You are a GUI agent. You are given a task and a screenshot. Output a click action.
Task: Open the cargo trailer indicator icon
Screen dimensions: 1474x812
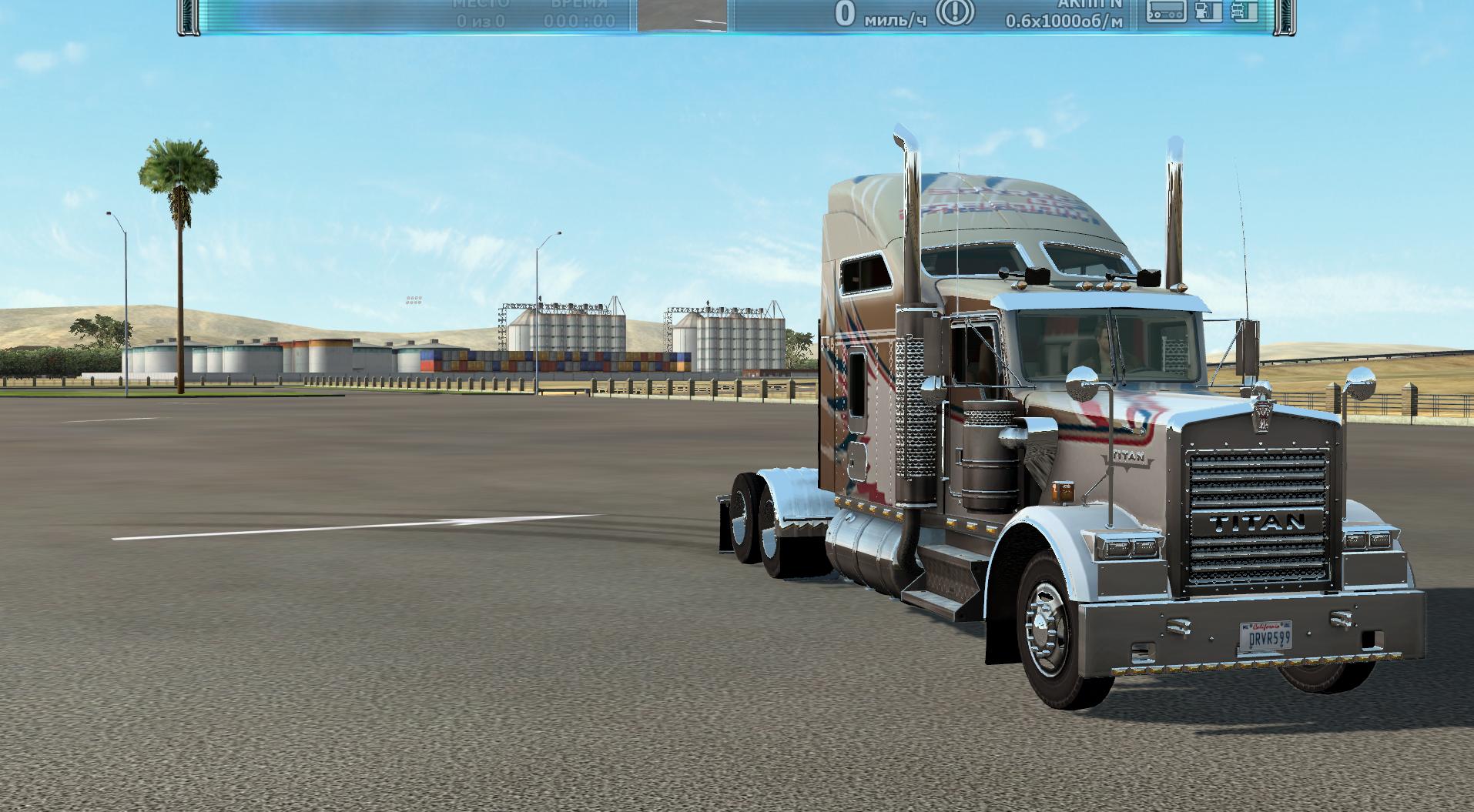[x=1165, y=11]
